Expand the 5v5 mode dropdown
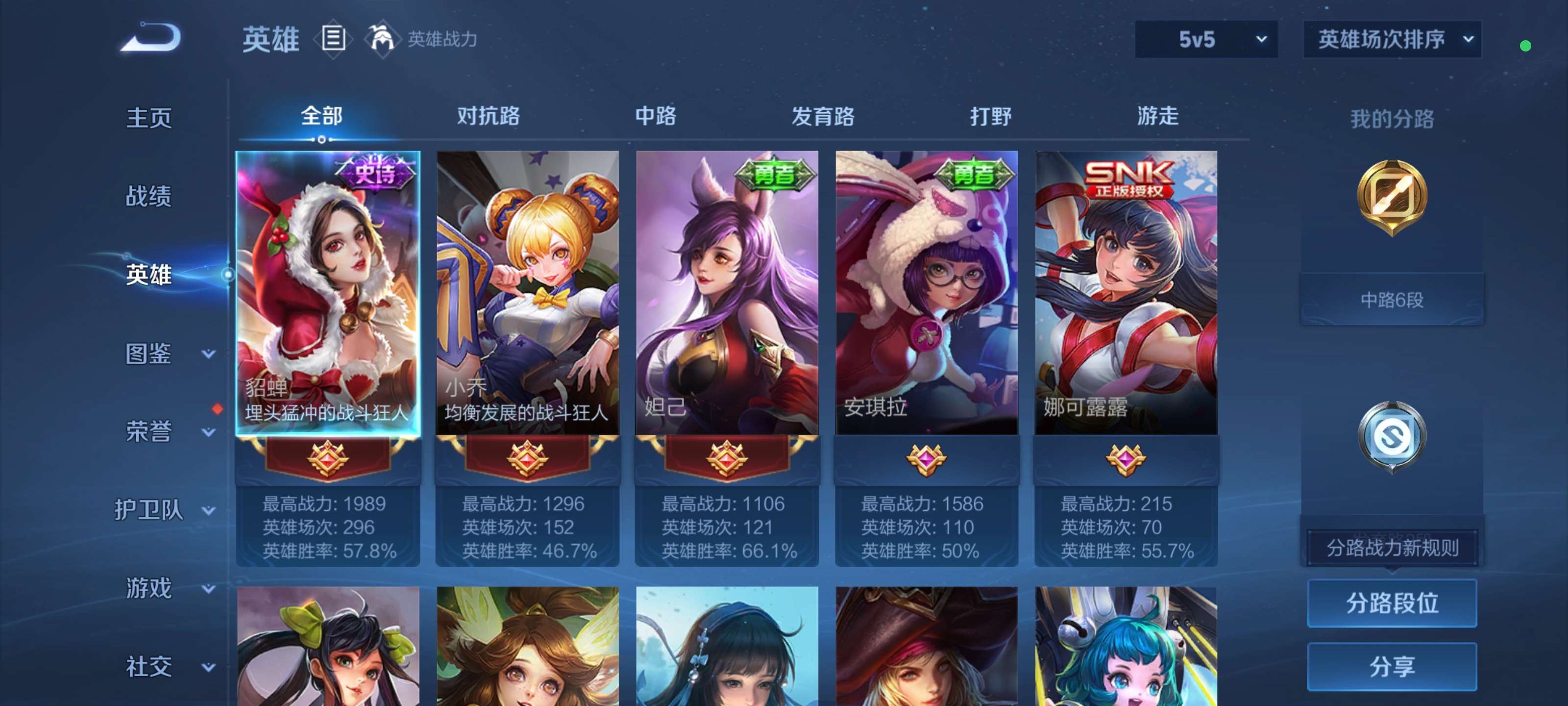1568x706 pixels. (x=1206, y=39)
